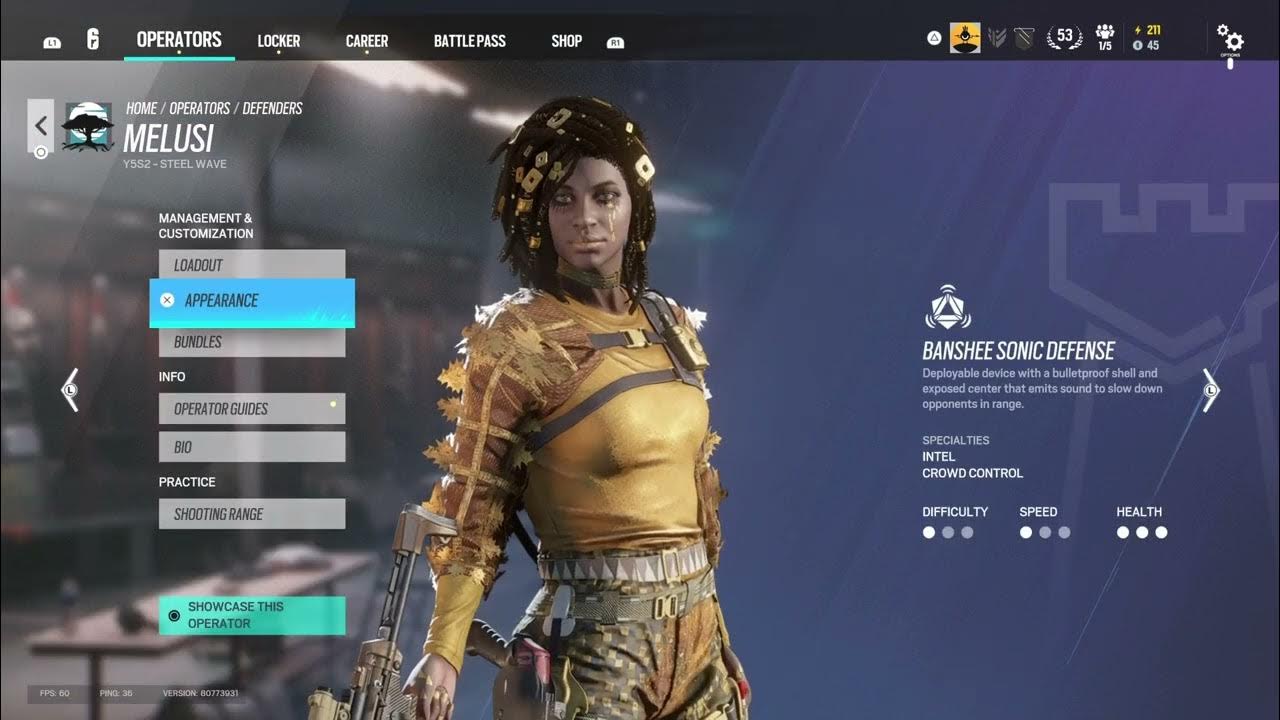Select the Appearance option
1280x720 pixels.
coord(252,301)
